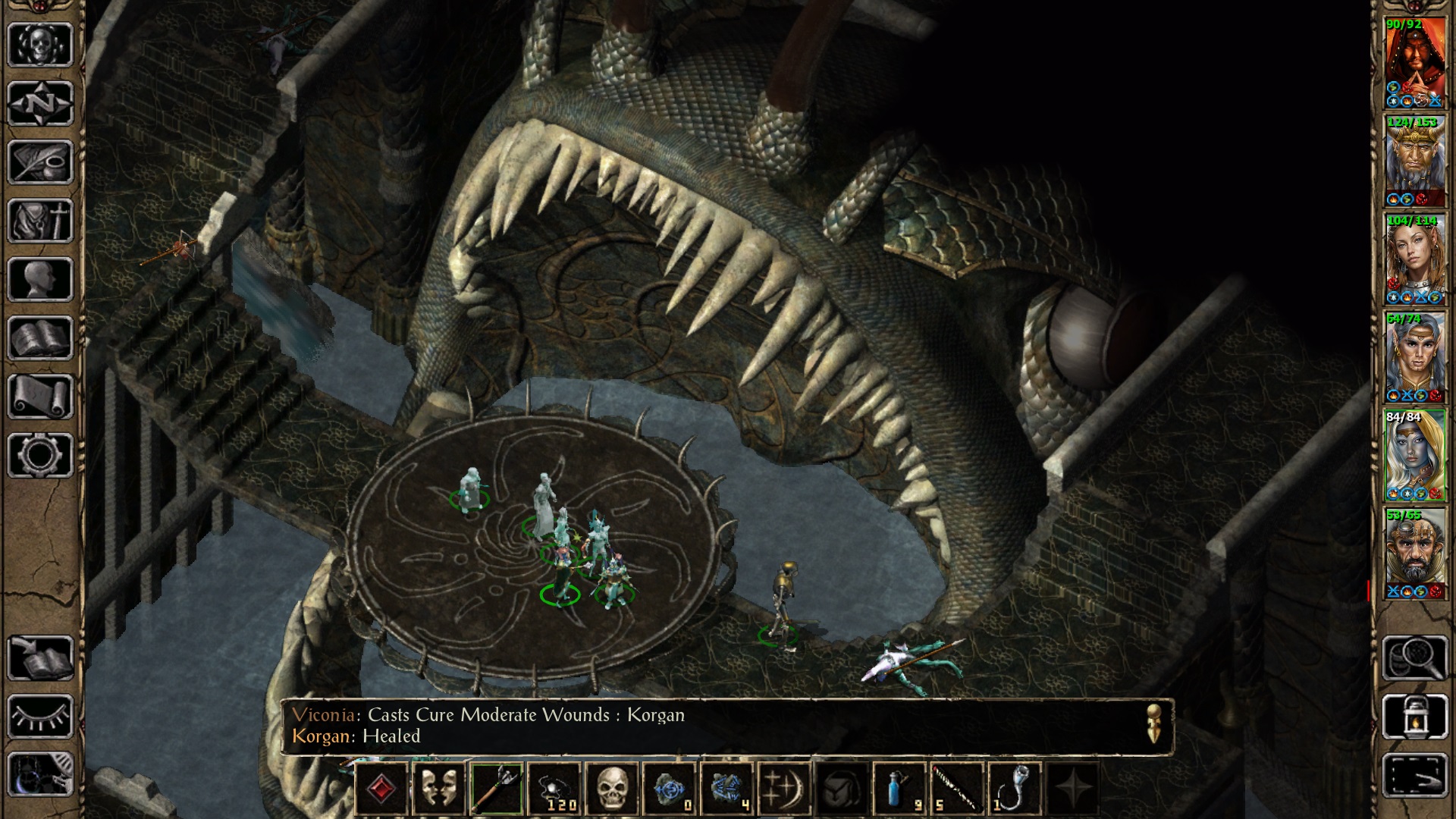Click the red gem dialogue button
This screenshot has width=1456, height=819.
[381, 789]
